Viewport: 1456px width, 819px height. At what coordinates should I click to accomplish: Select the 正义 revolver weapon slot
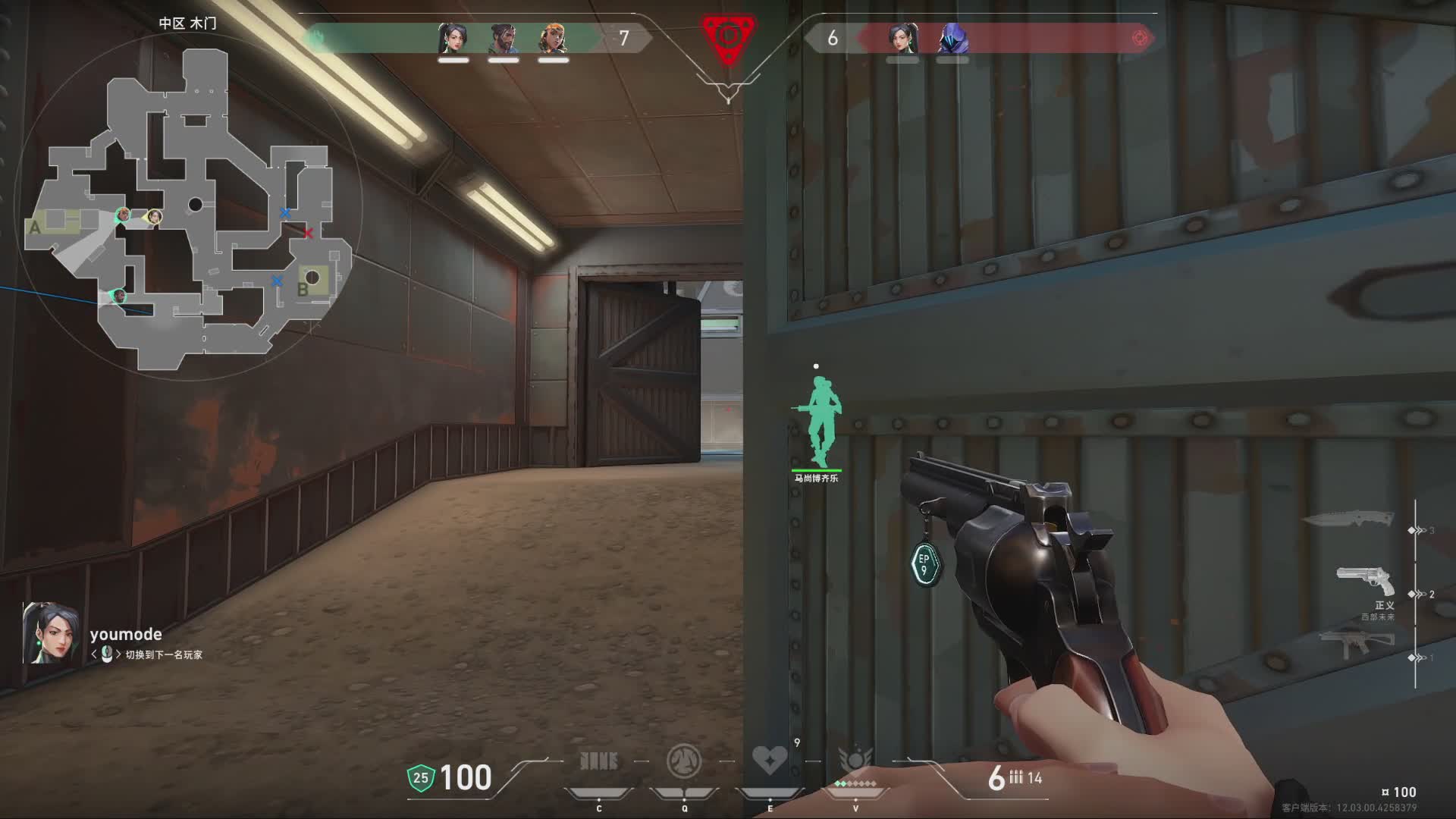[x=1365, y=582]
